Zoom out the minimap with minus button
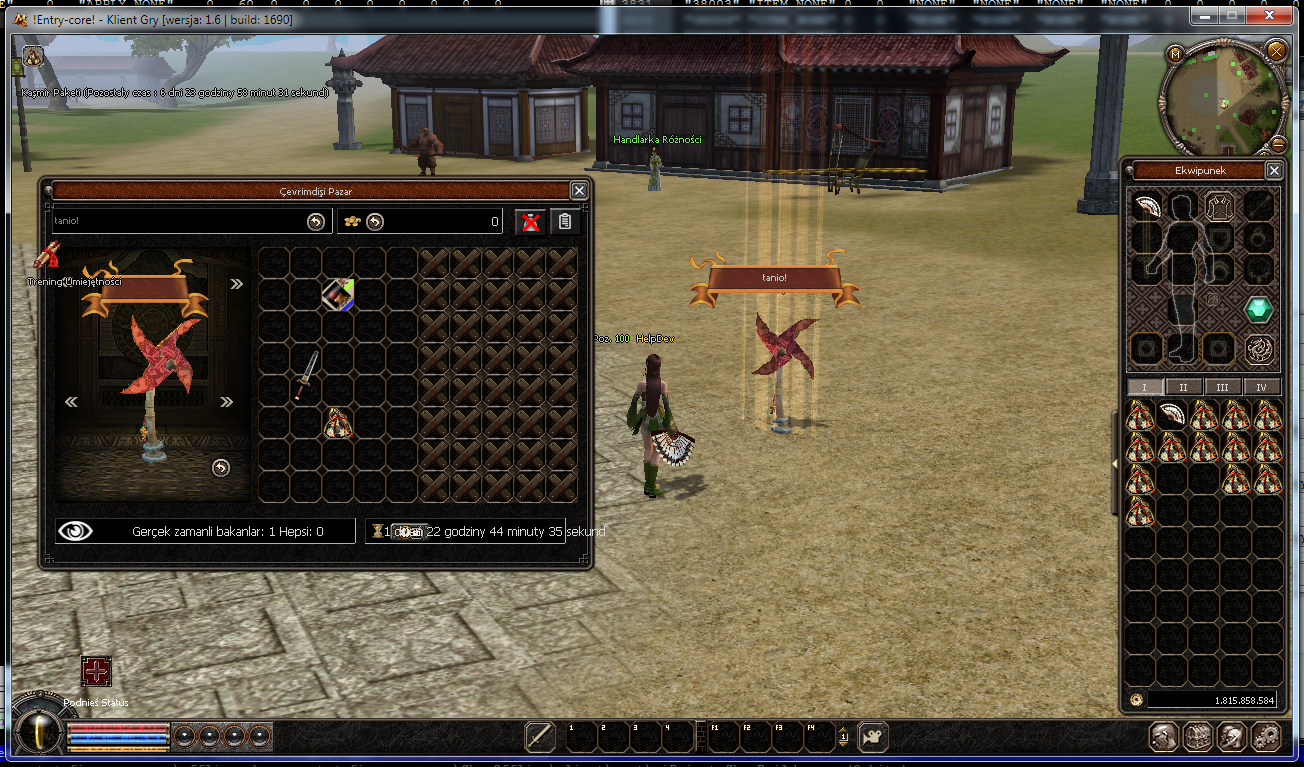The image size is (1304, 767). pos(1277,142)
